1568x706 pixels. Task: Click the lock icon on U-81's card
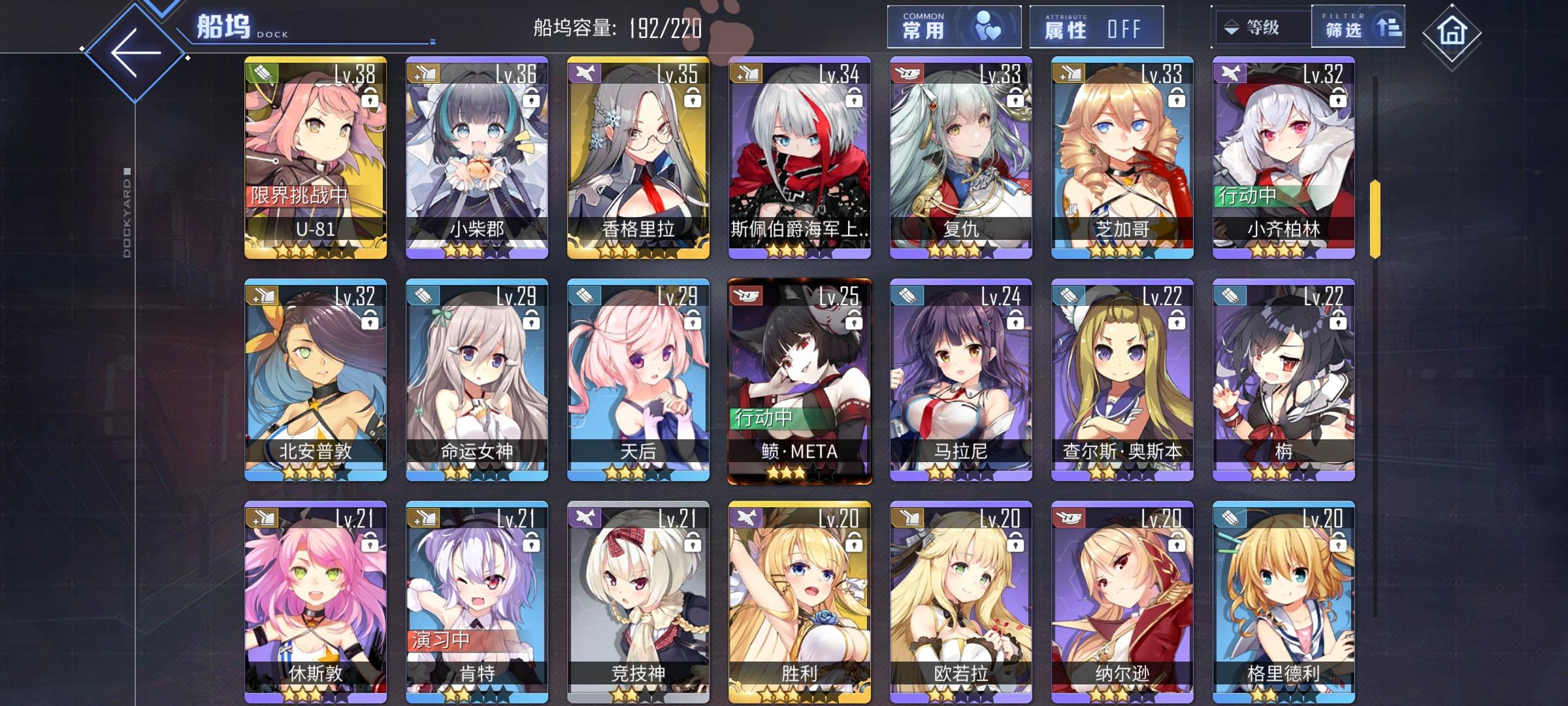tap(370, 100)
